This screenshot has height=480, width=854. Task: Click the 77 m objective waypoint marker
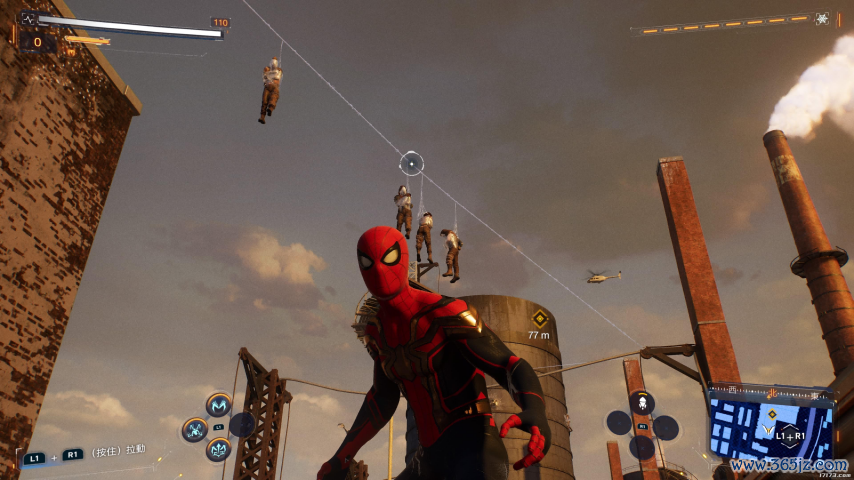[x=539, y=318]
